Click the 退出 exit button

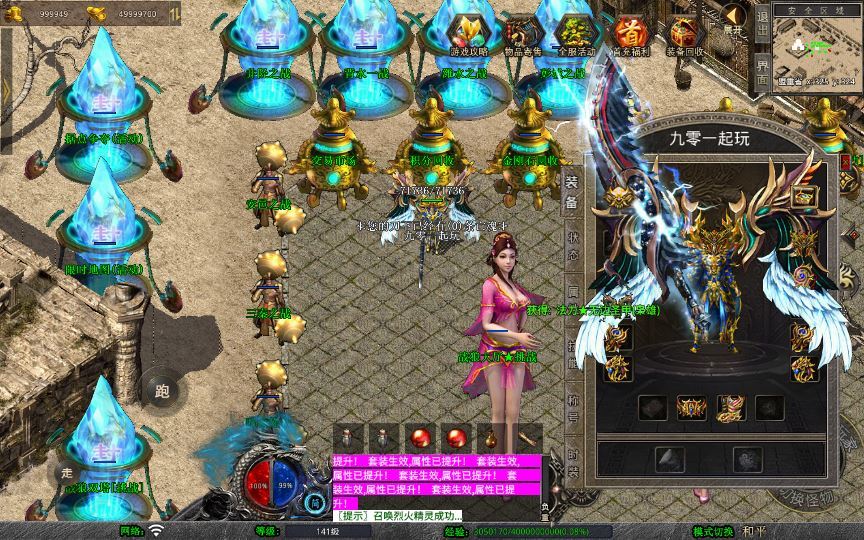(x=762, y=23)
